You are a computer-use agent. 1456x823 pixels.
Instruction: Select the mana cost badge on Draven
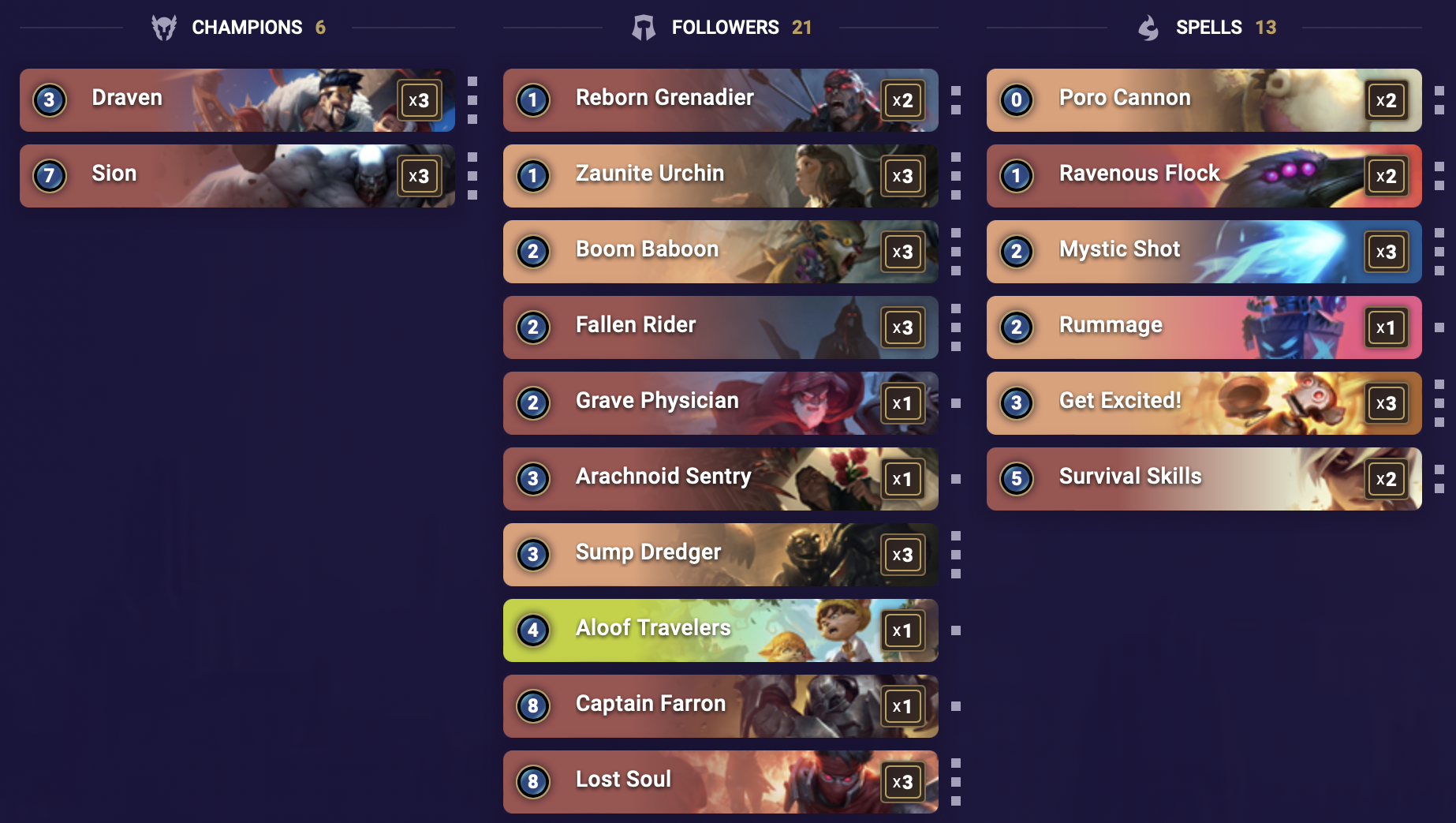pos(50,100)
